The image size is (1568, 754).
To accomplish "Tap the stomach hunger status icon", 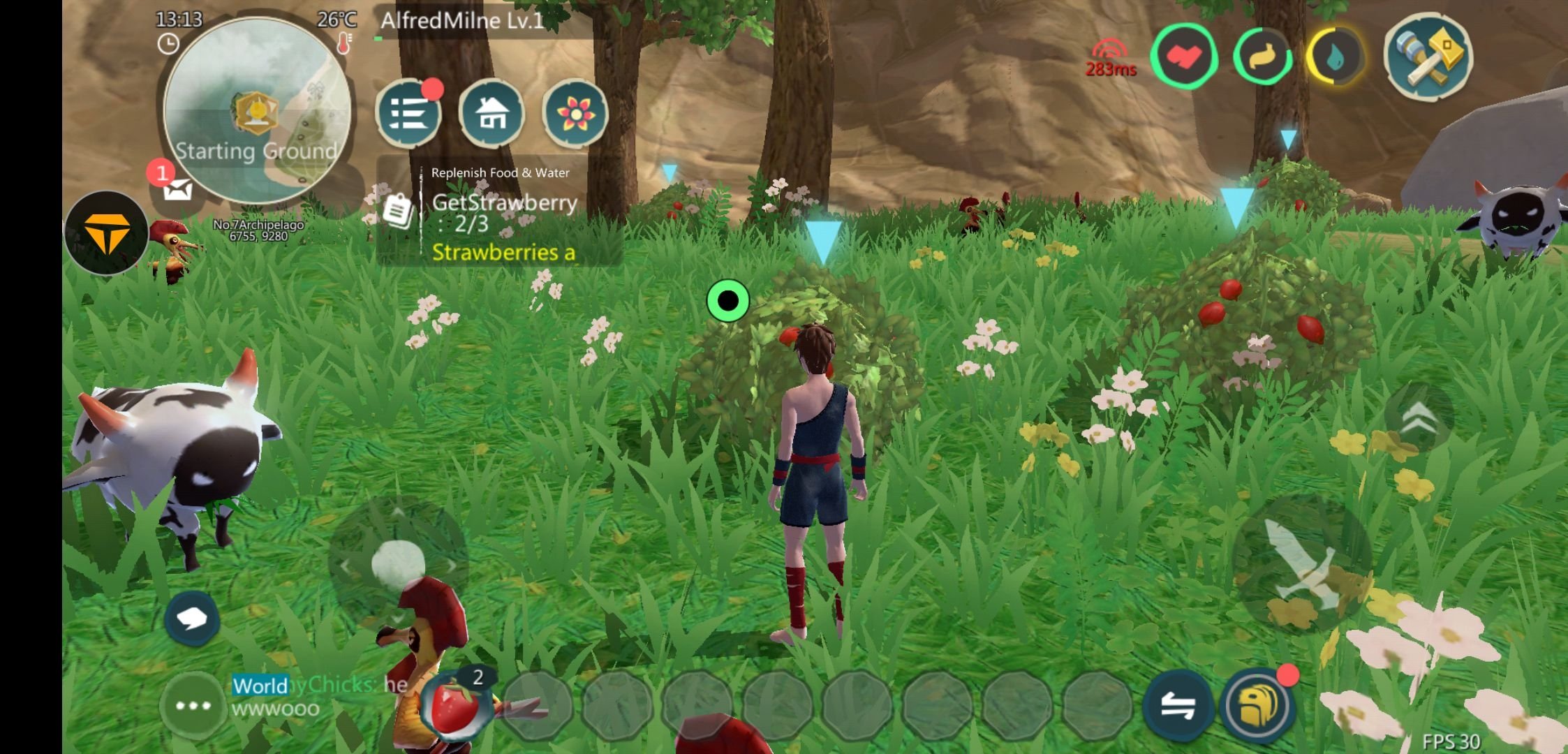I will pyautogui.click(x=1262, y=57).
